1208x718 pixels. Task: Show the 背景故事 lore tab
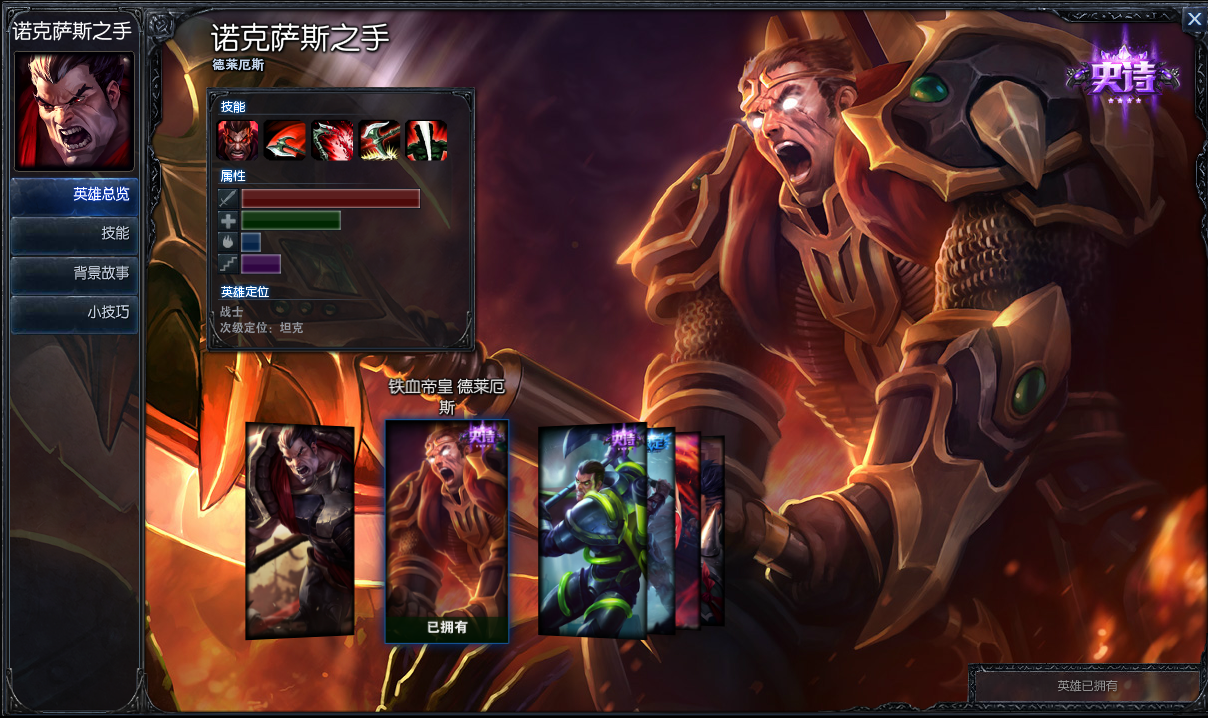(x=75, y=272)
